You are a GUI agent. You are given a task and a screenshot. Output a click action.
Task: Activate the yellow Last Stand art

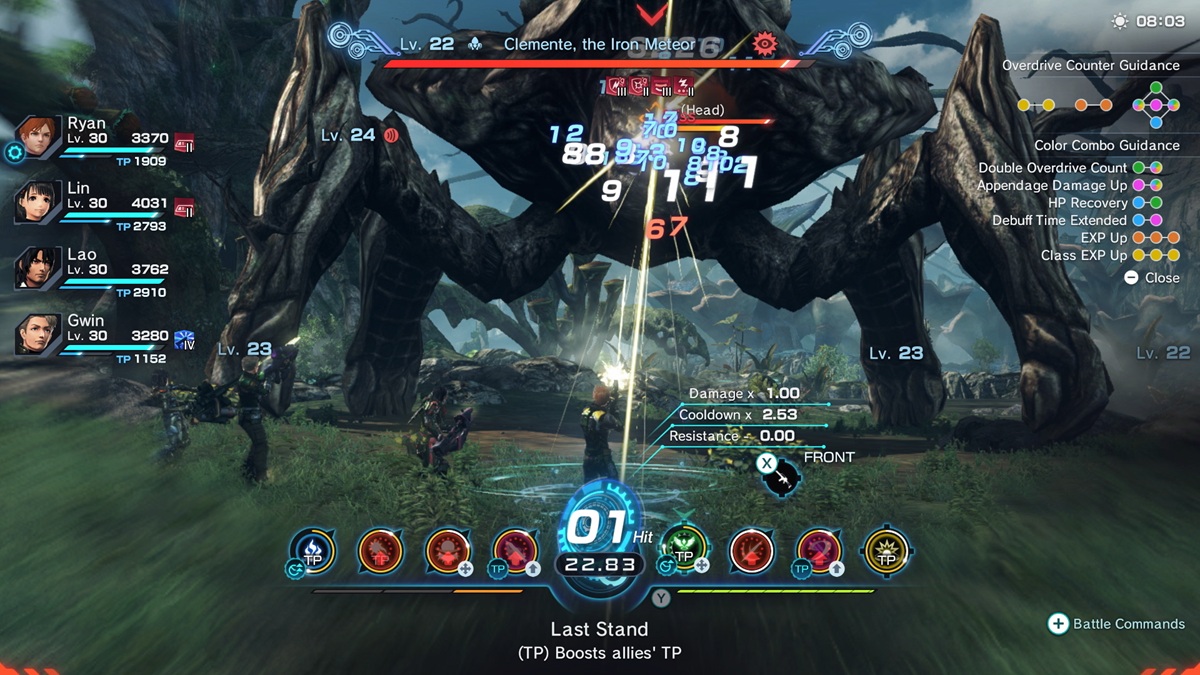click(x=886, y=551)
